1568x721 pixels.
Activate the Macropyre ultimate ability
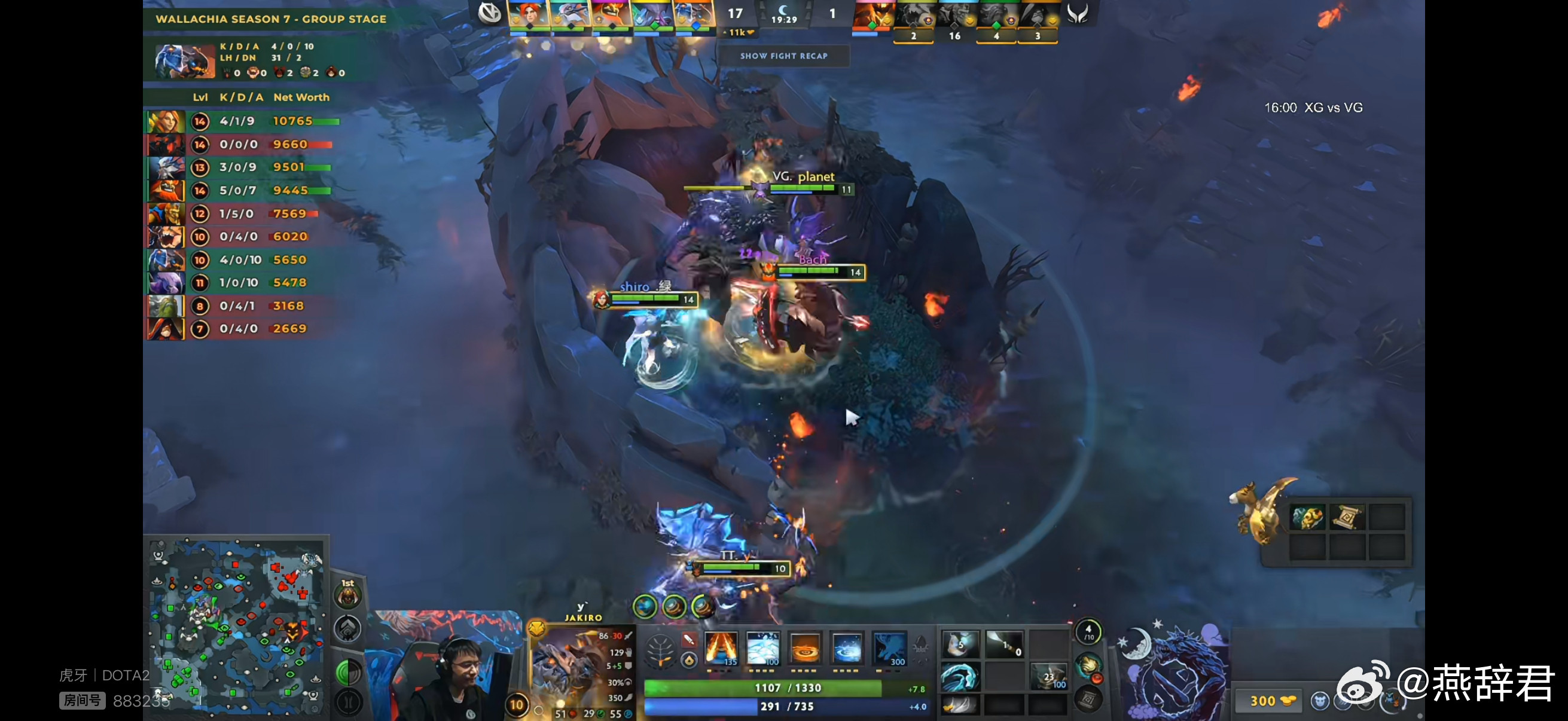[890, 650]
